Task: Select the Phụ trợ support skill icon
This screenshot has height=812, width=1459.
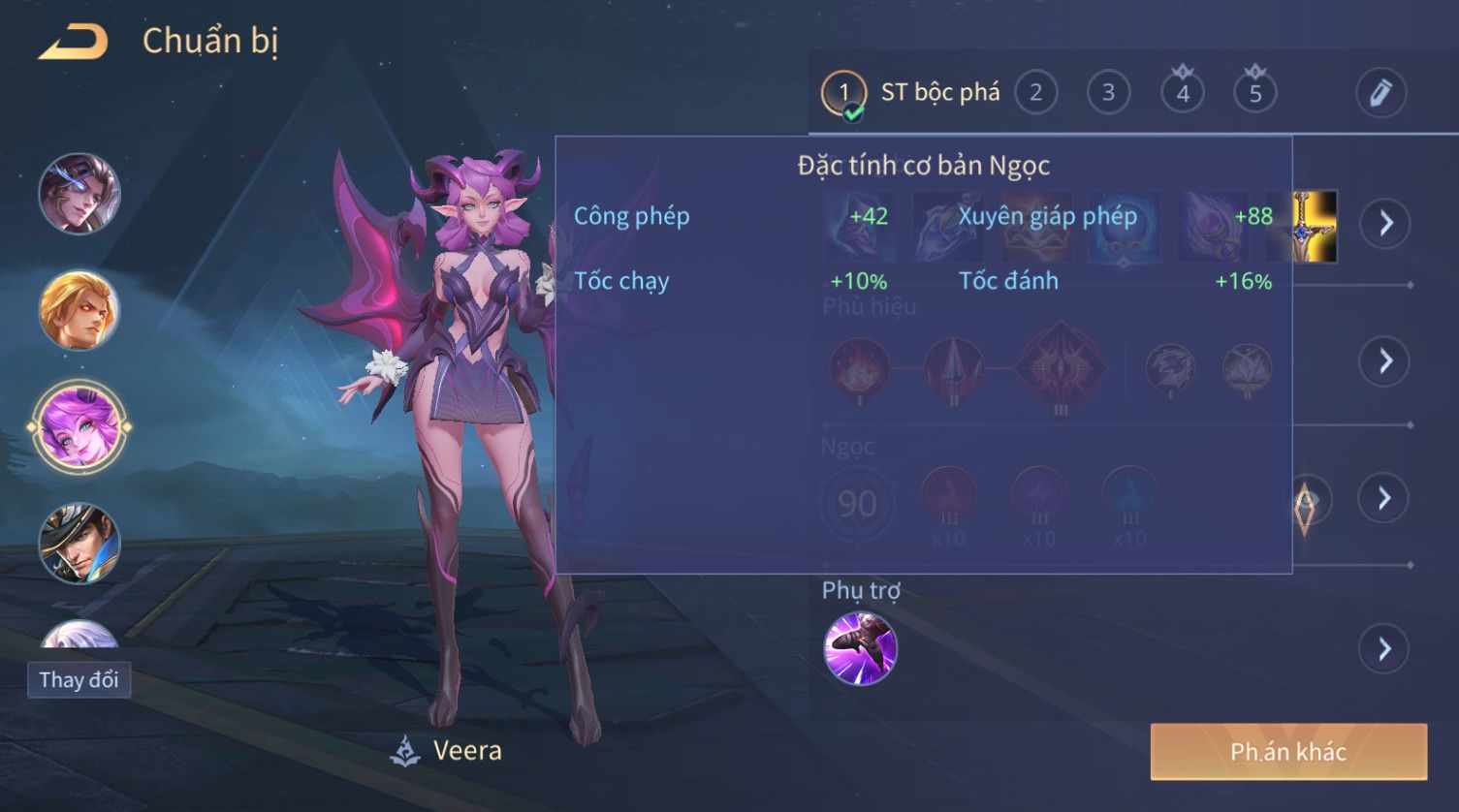Action: point(860,648)
